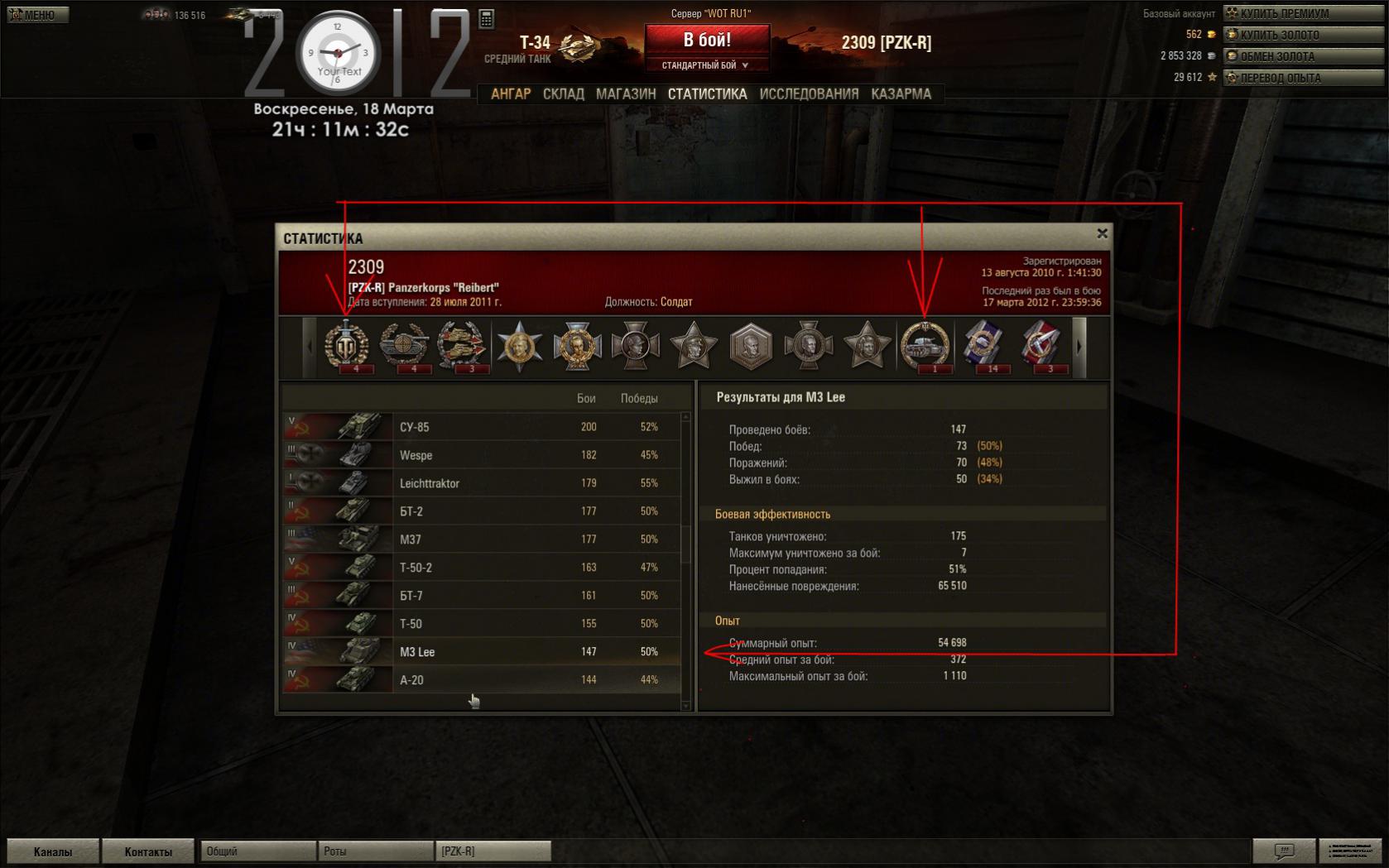Go to the Магазин tab
The image size is (1389, 868).
(x=626, y=94)
